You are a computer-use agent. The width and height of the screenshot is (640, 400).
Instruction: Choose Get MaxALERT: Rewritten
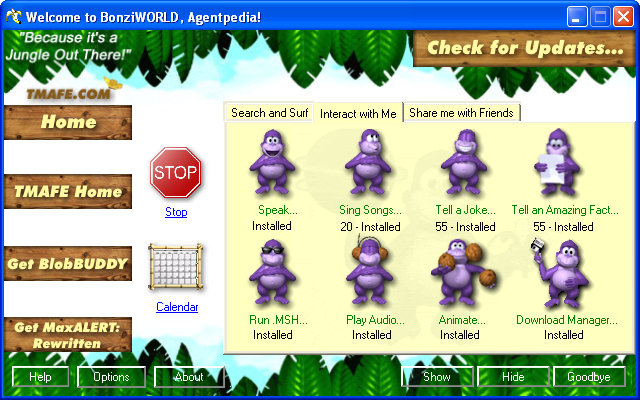click(x=68, y=334)
